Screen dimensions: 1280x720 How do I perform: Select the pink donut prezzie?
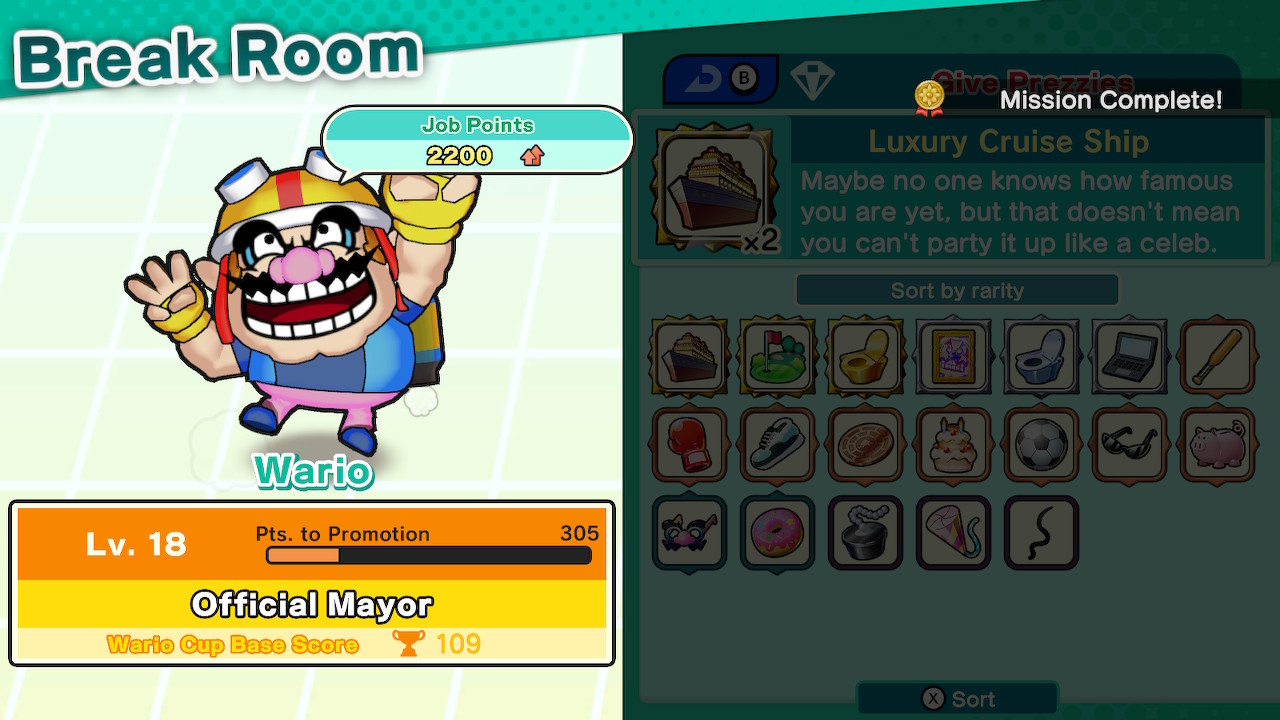(x=777, y=533)
